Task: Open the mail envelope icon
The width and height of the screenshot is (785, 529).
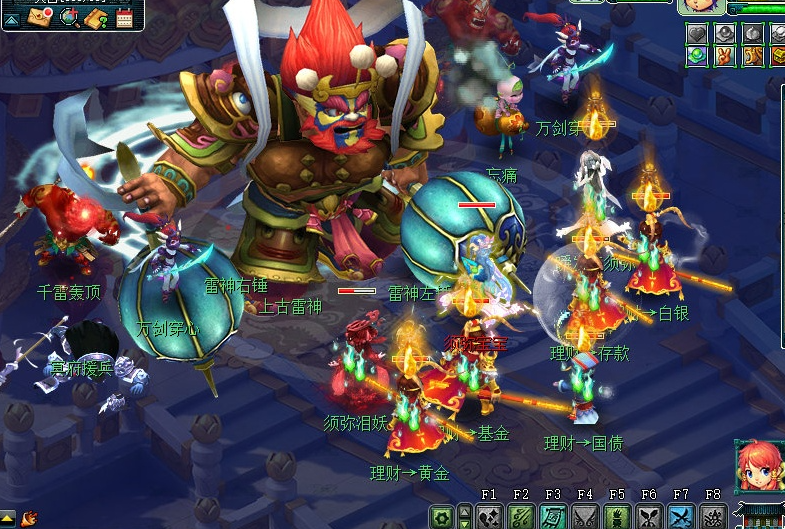Action: pos(40,17)
